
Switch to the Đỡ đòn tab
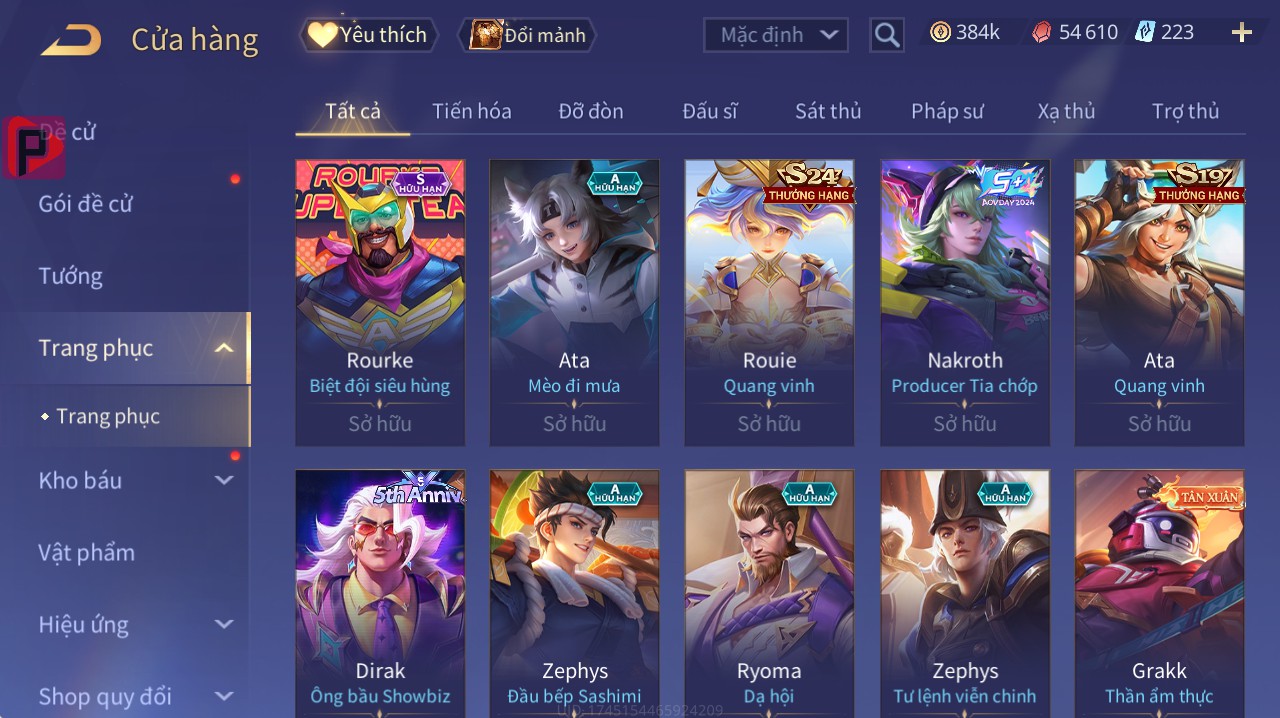(590, 111)
